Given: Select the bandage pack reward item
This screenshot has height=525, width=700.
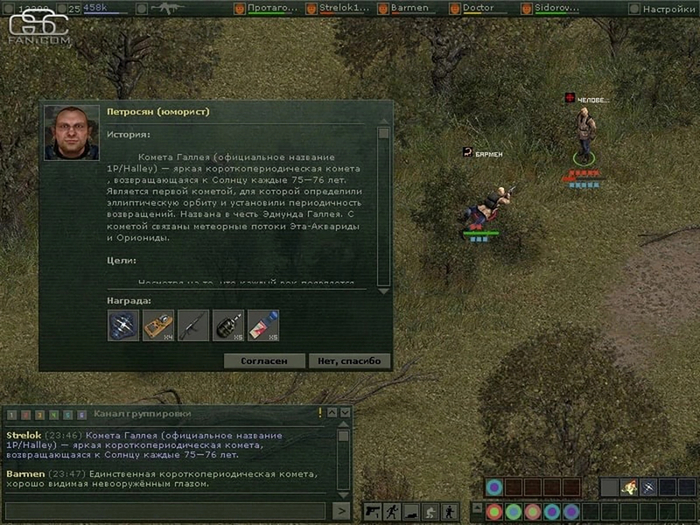Looking at the screenshot, I should 263,325.
